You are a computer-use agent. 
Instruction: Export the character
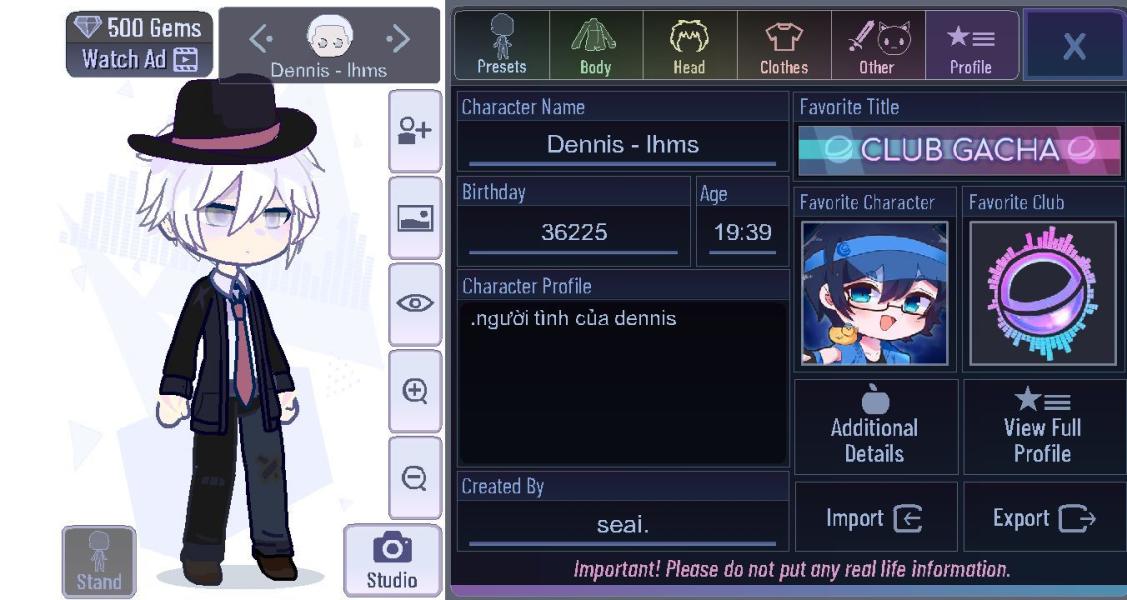[x=1043, y=518]
